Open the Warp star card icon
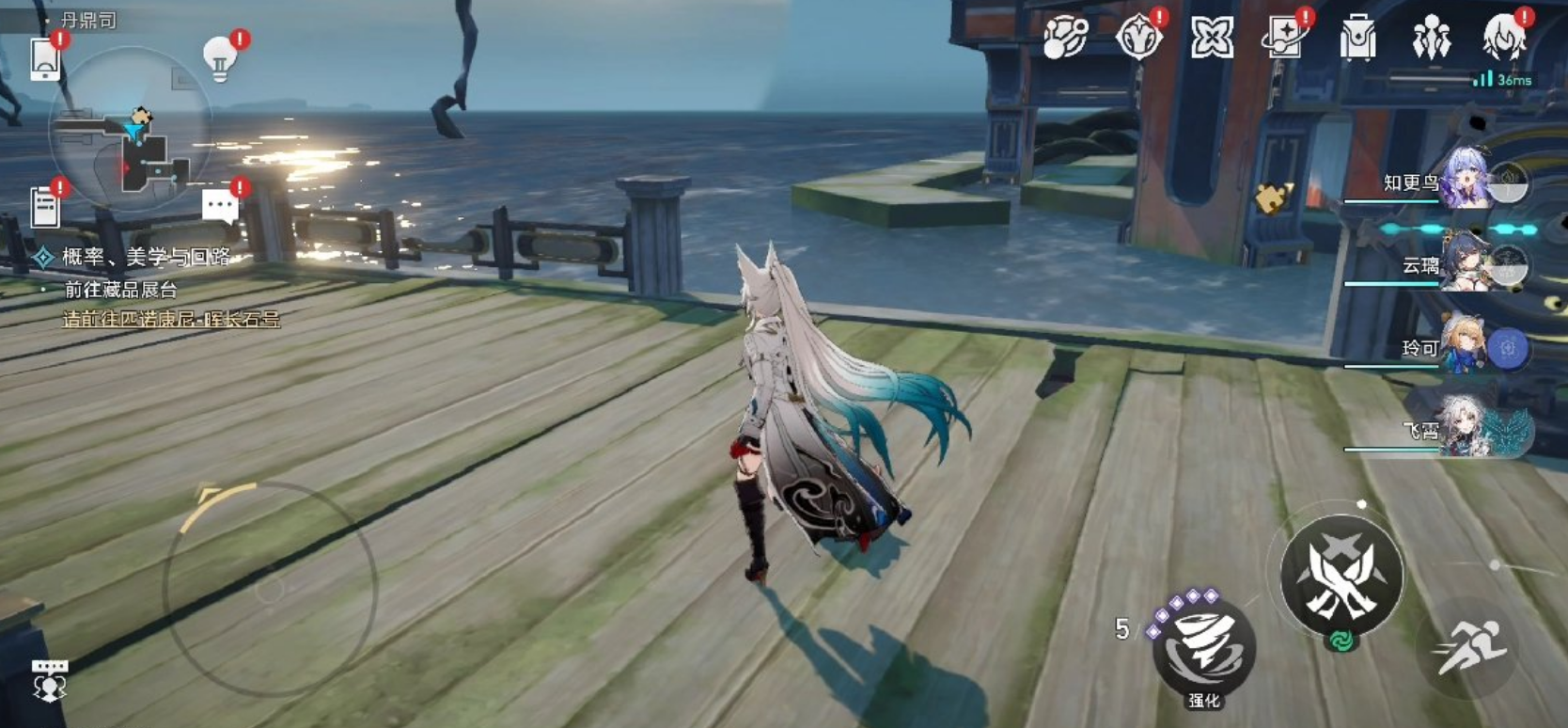 tap(1284, 39)
